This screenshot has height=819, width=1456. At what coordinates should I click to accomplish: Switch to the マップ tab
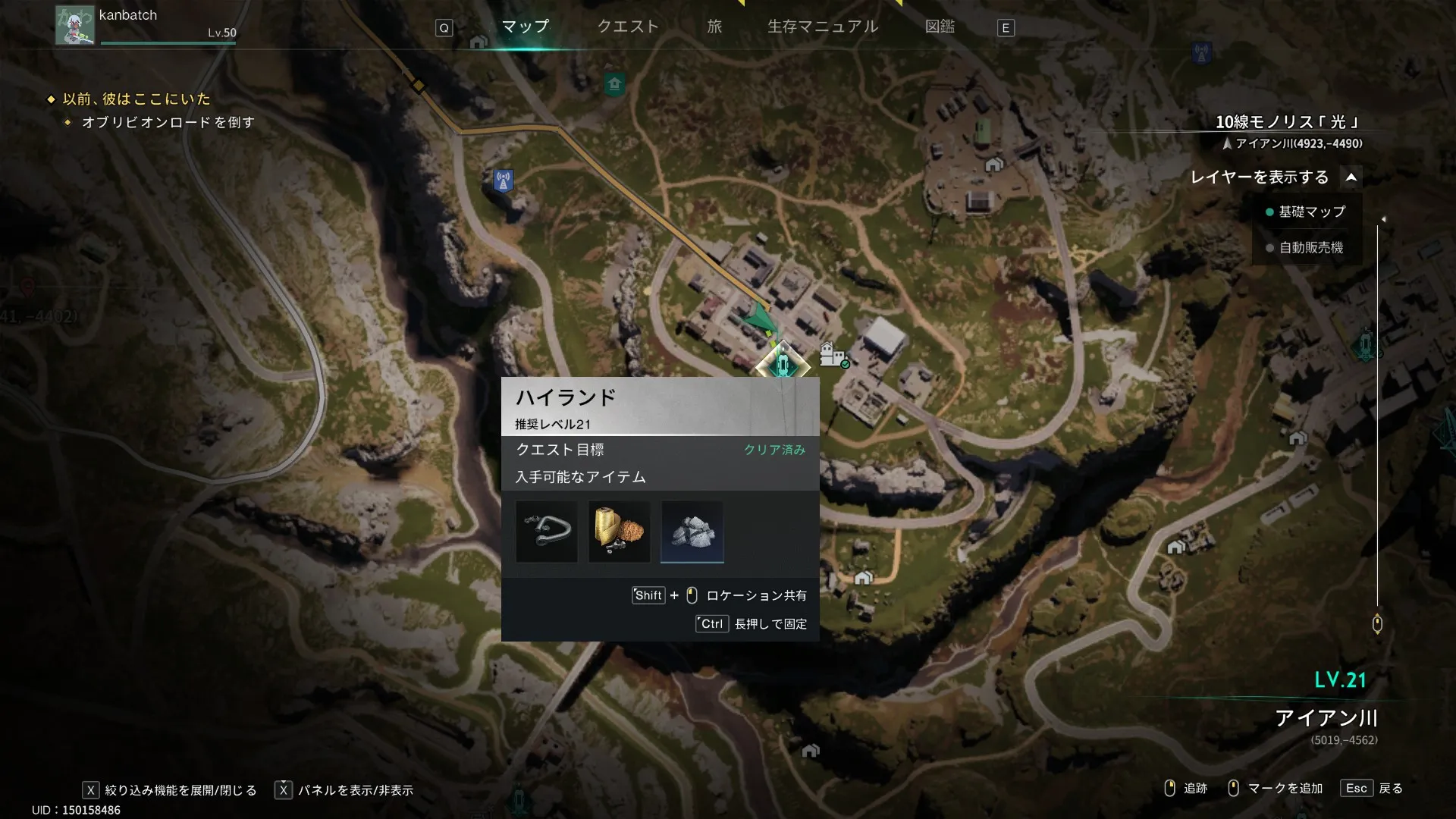pos(525,27)
